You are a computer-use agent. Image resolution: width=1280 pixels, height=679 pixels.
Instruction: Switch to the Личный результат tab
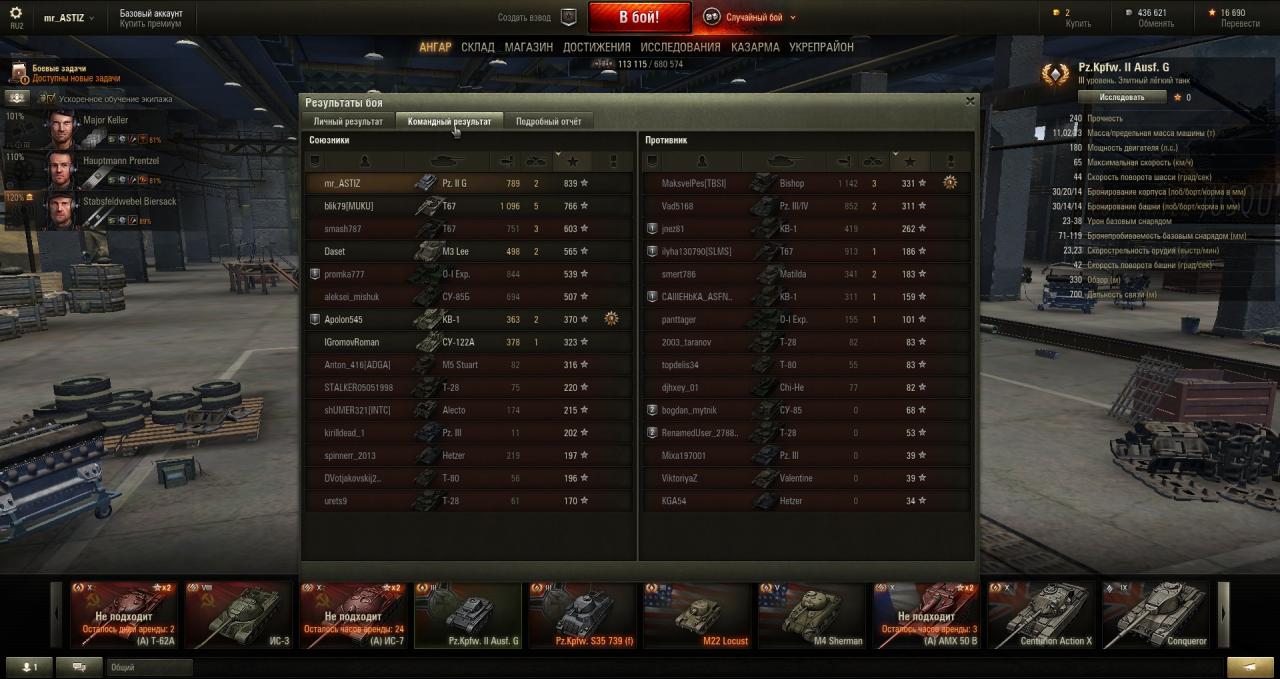pyautogui.click(x=348, y=121)
